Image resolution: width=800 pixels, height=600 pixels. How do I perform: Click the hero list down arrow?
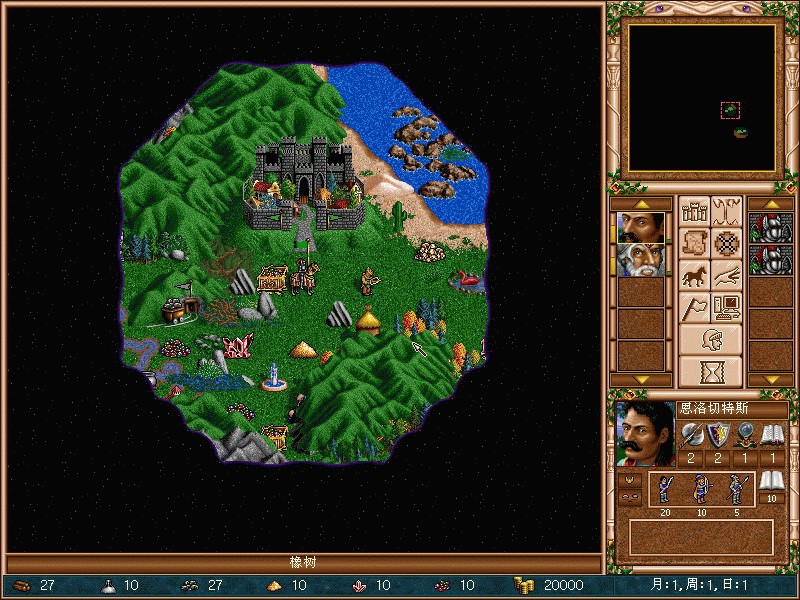(641, 380)
